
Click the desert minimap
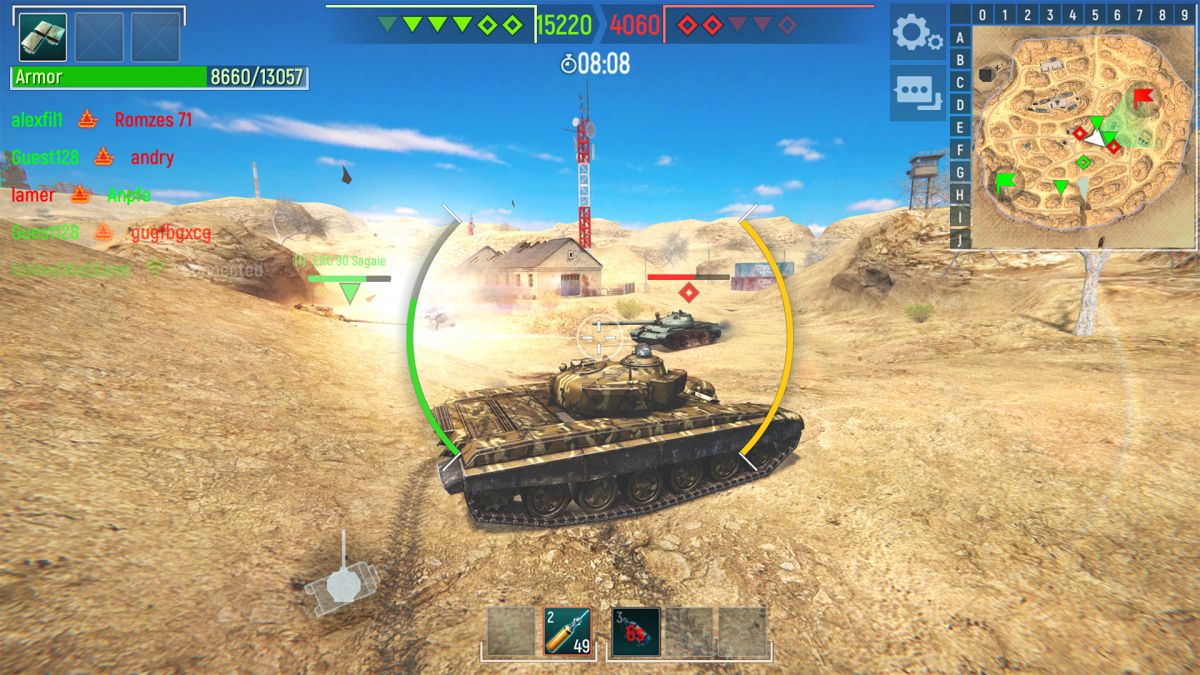tap(1082, 137)
